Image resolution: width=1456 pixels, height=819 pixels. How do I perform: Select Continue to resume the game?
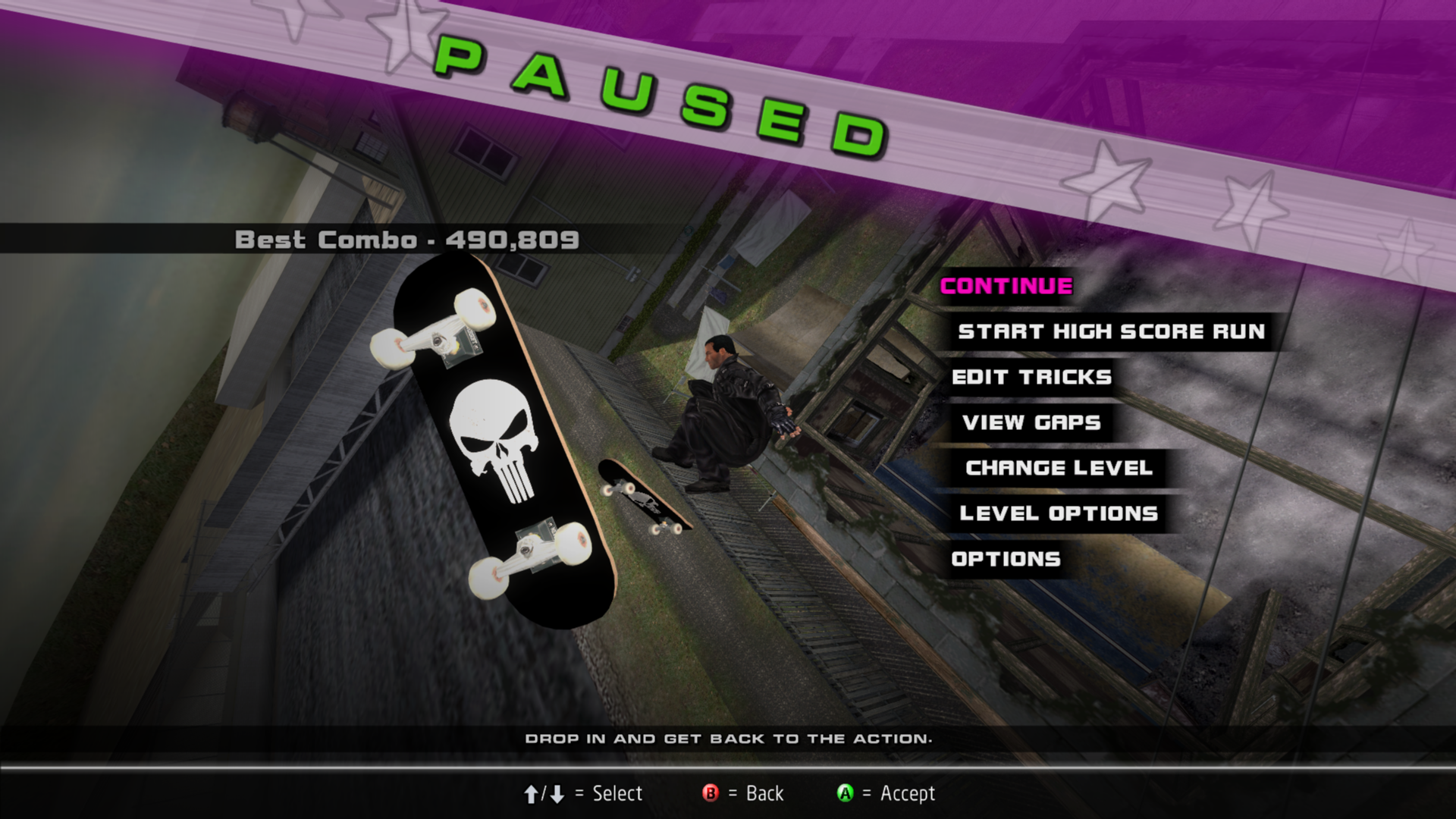(1006, 286)
